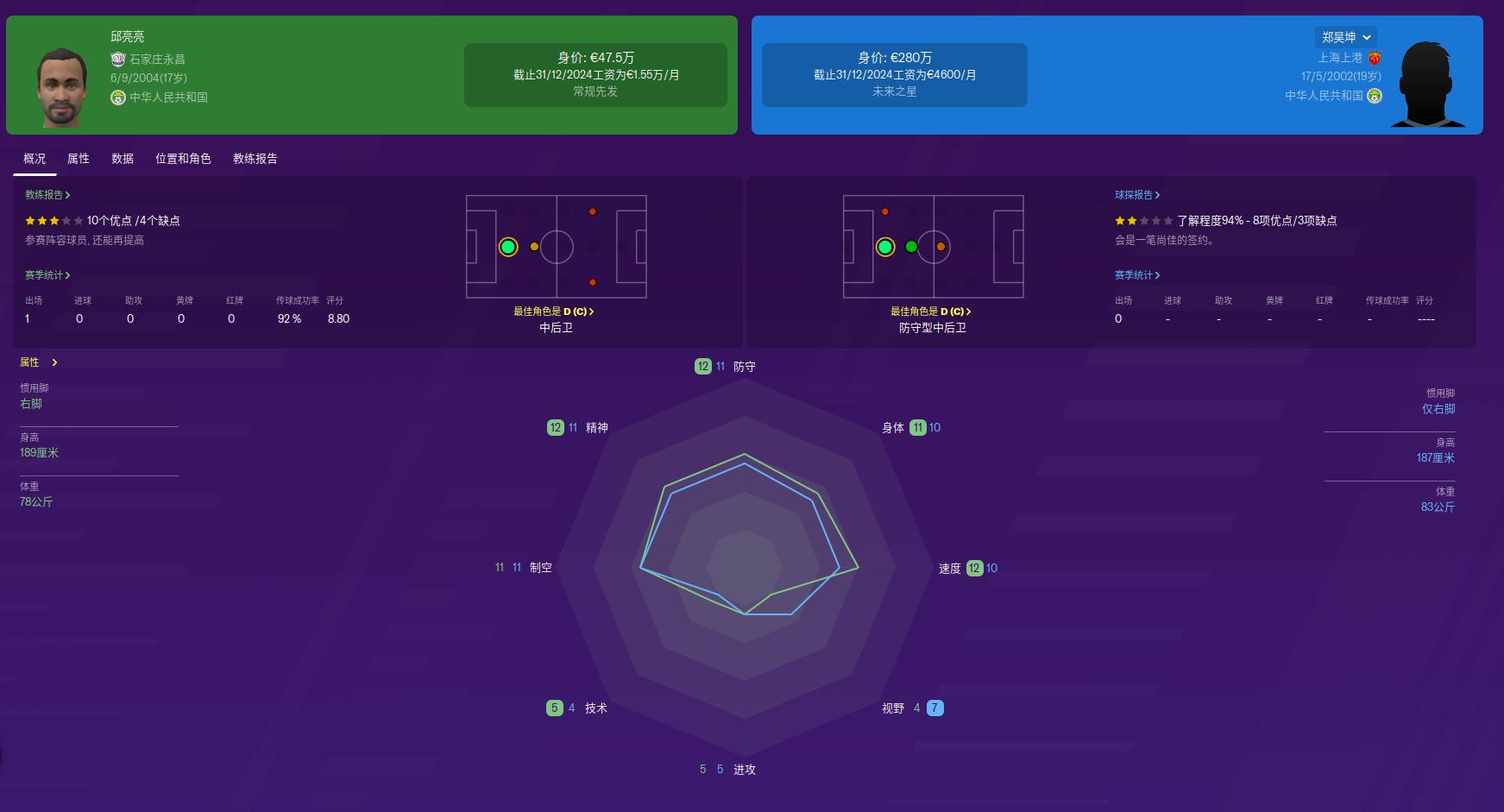Open the 郑昊坤 player selection dropdown
Image resolution: width=1504 pixels, height=812 pixels.
pyautogui.click(x=1347, y=36)
